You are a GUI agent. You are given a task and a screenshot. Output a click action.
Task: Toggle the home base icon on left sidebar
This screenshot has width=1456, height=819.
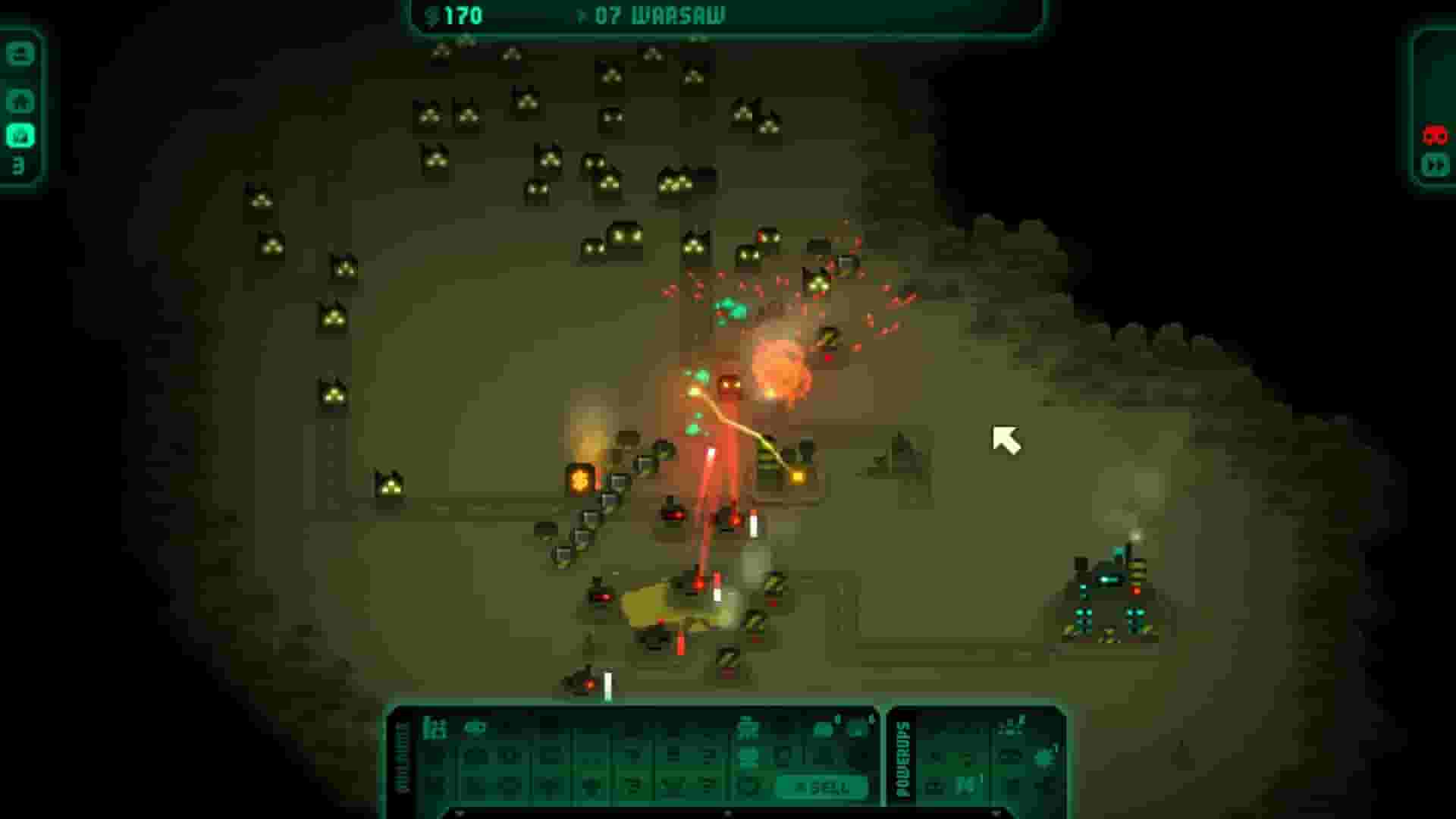pyautogui.click(x=21, y=99)
